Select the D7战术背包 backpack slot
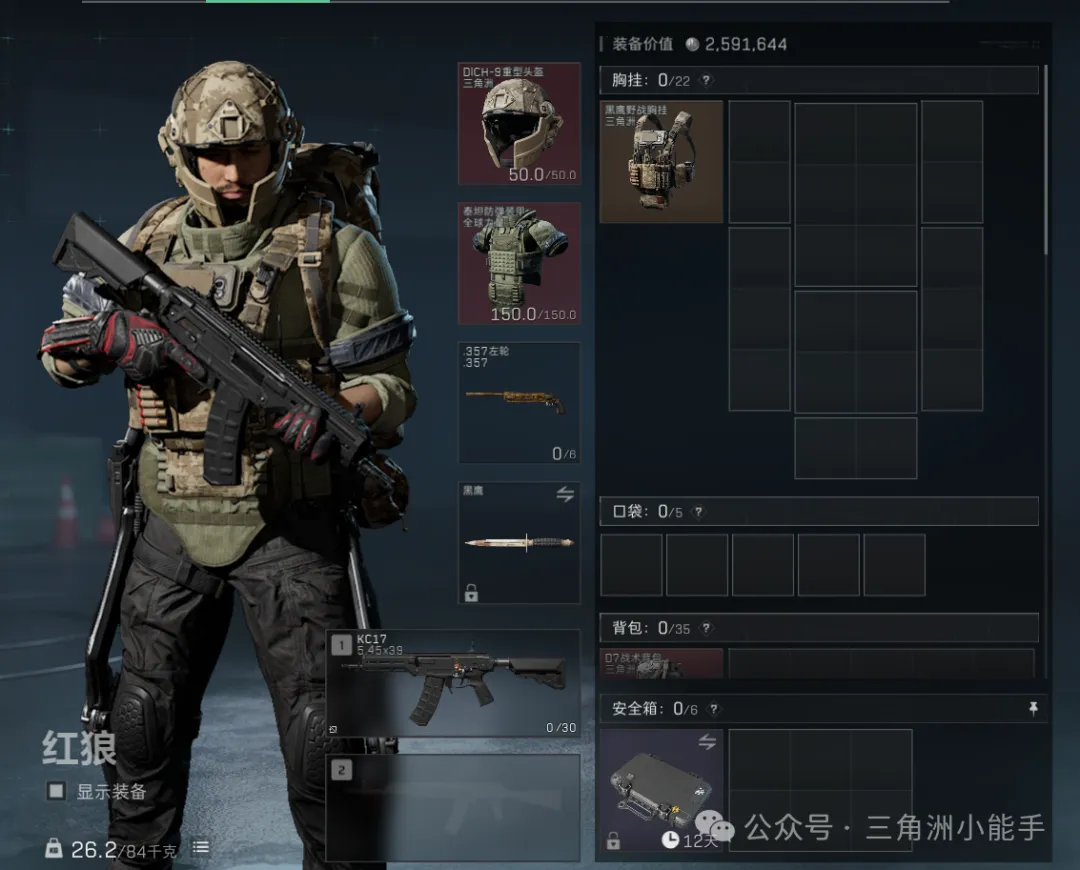Image resolution: width=1080 pixels, height=870 pixels. [661, 663]
